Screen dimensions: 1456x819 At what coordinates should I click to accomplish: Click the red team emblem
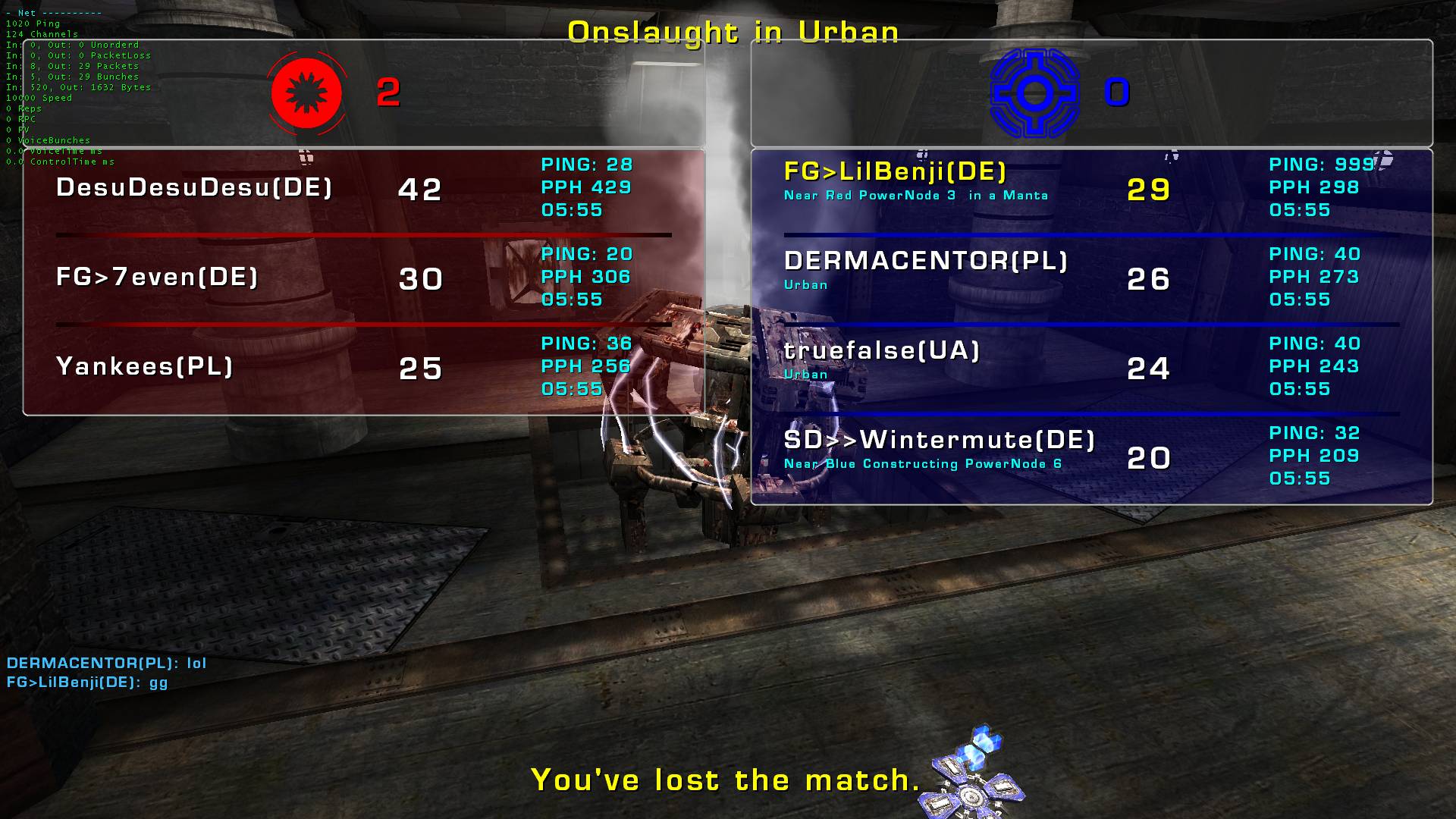[x=307, y=93]
